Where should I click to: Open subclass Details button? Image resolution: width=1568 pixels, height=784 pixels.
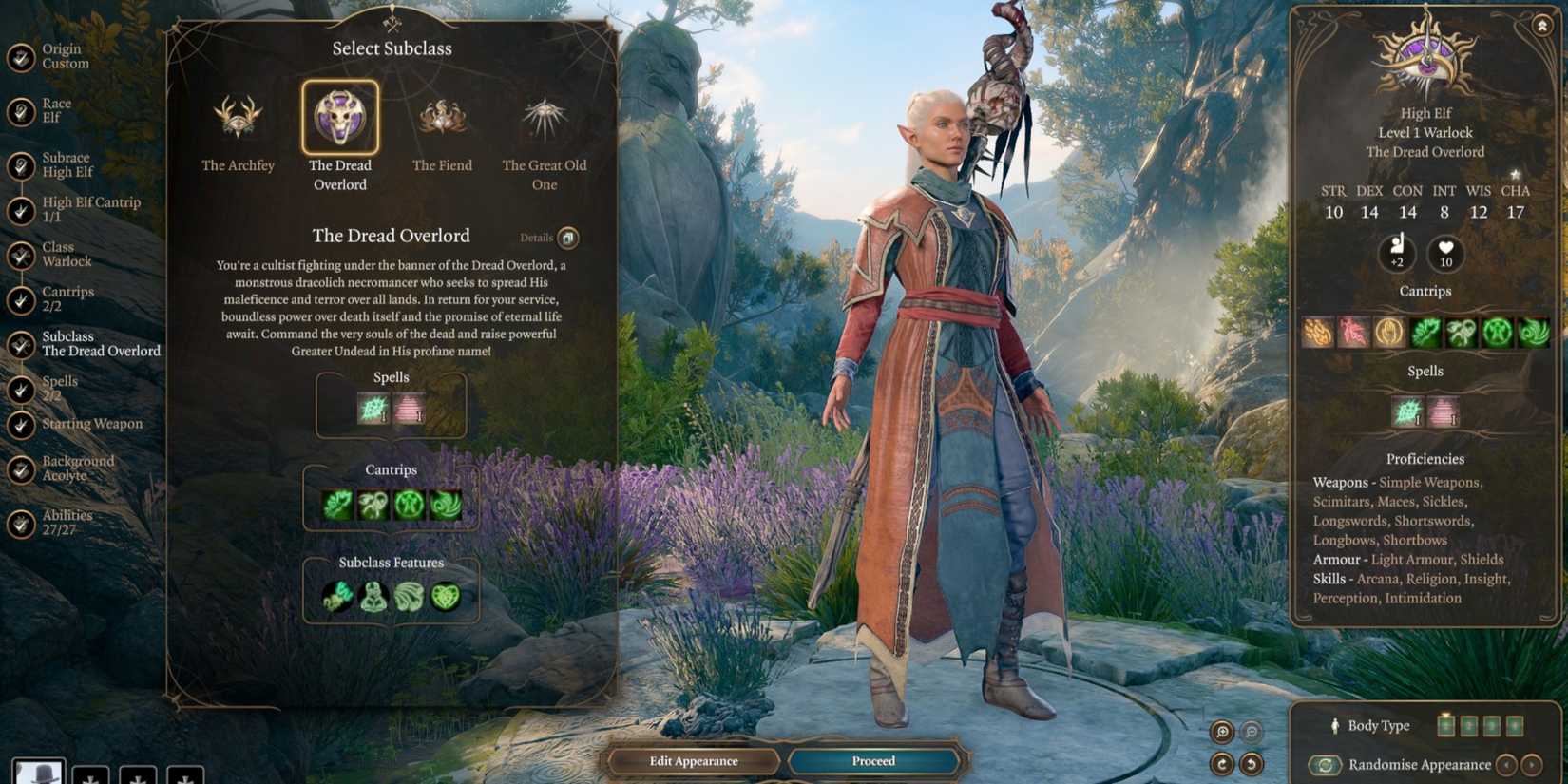567,238
